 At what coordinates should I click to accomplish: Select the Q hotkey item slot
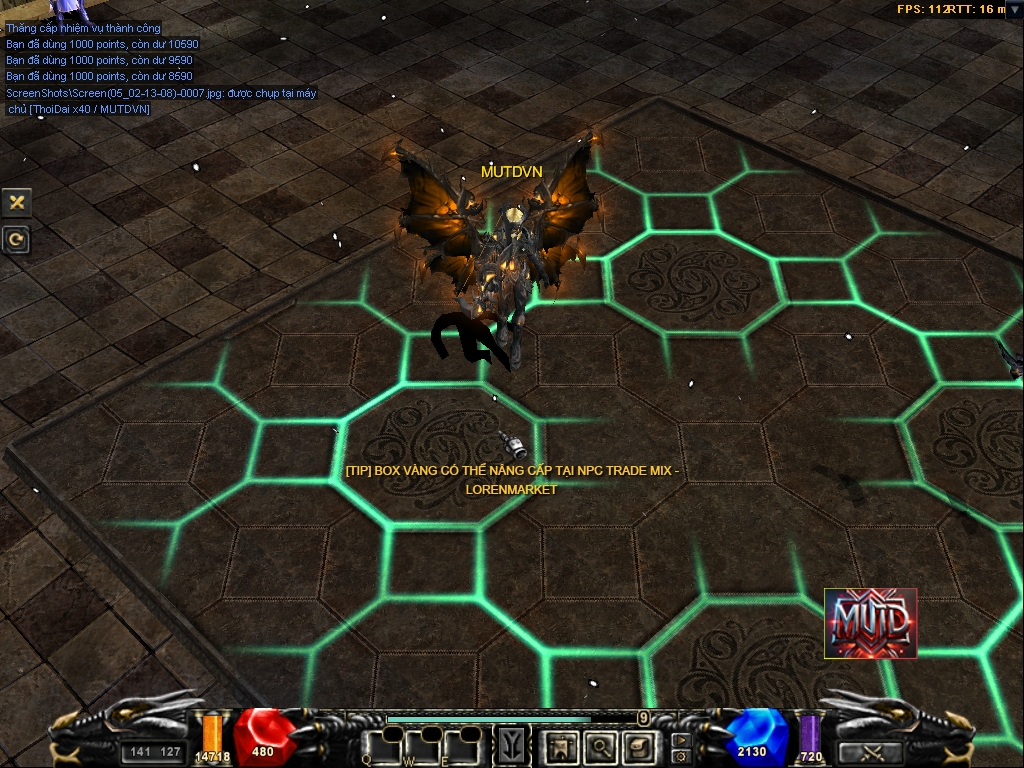[381, 746]
